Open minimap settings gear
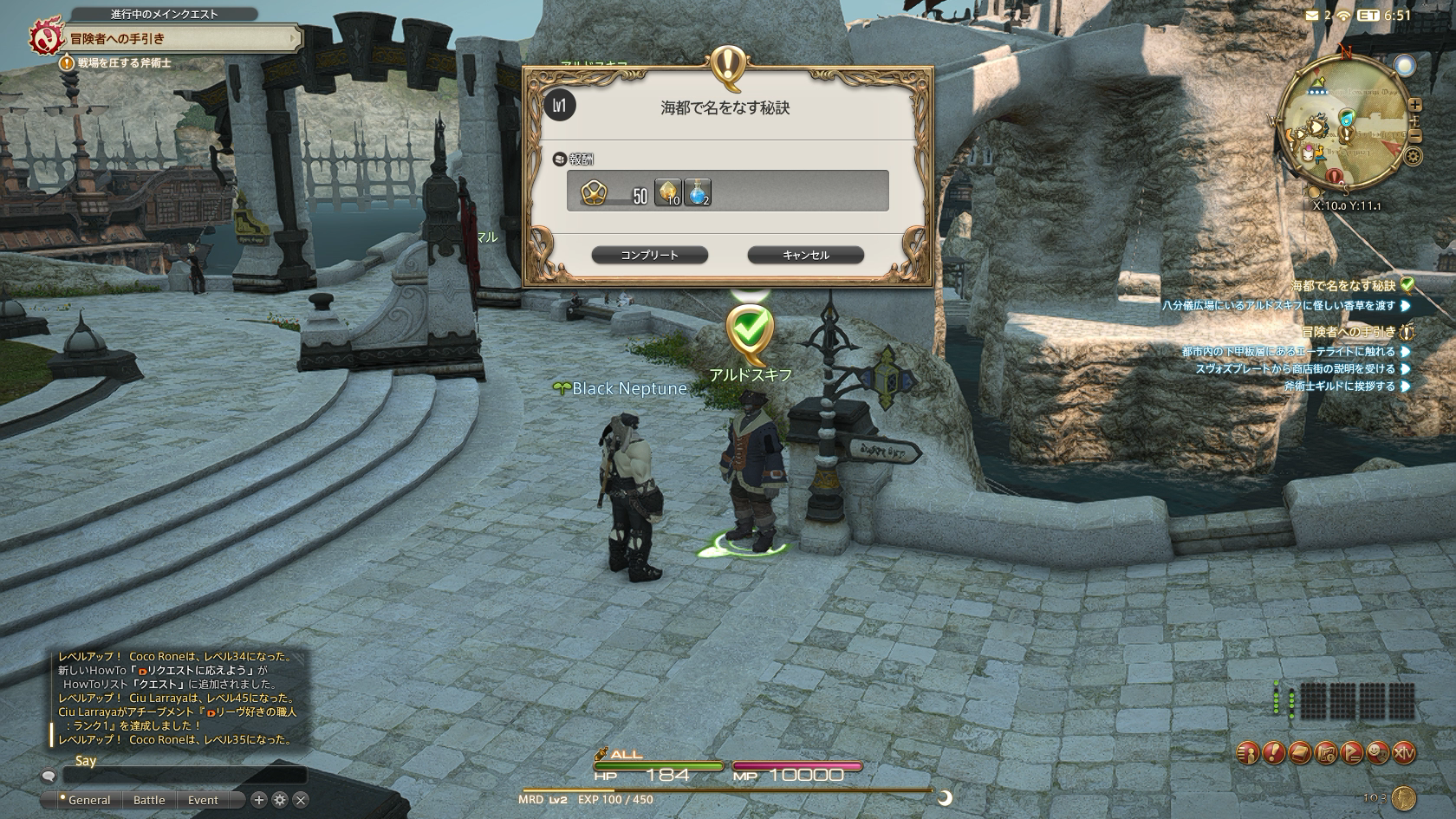Screen dimensions: 1456x819 (x=1414, y=157)
